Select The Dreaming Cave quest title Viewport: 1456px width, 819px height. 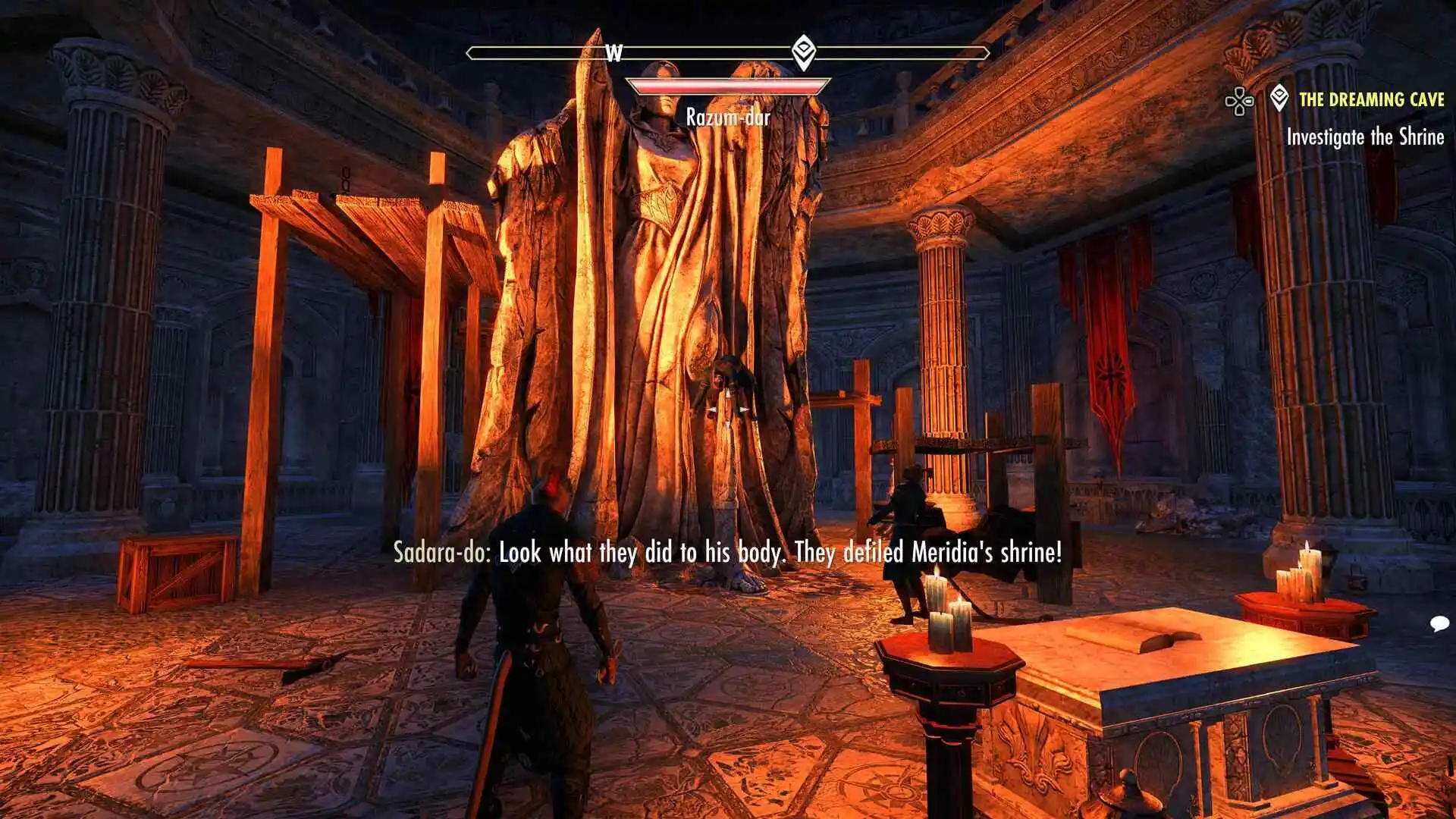tap(1371, 99)
